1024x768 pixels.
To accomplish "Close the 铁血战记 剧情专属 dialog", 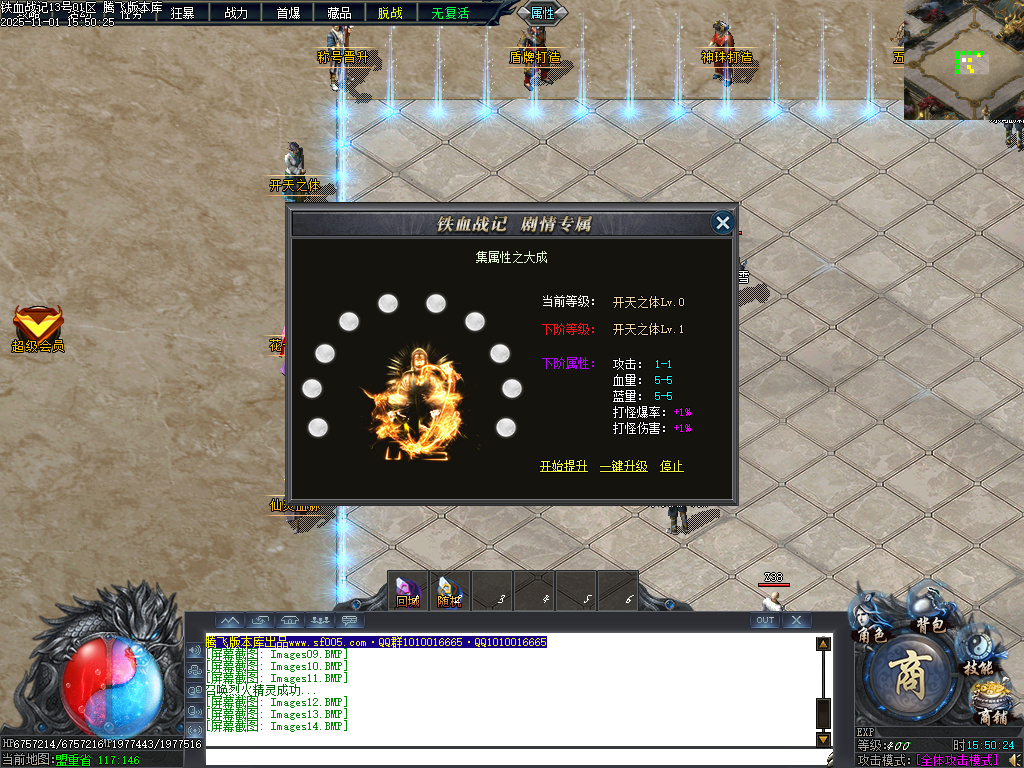I will tap(723, 223).
